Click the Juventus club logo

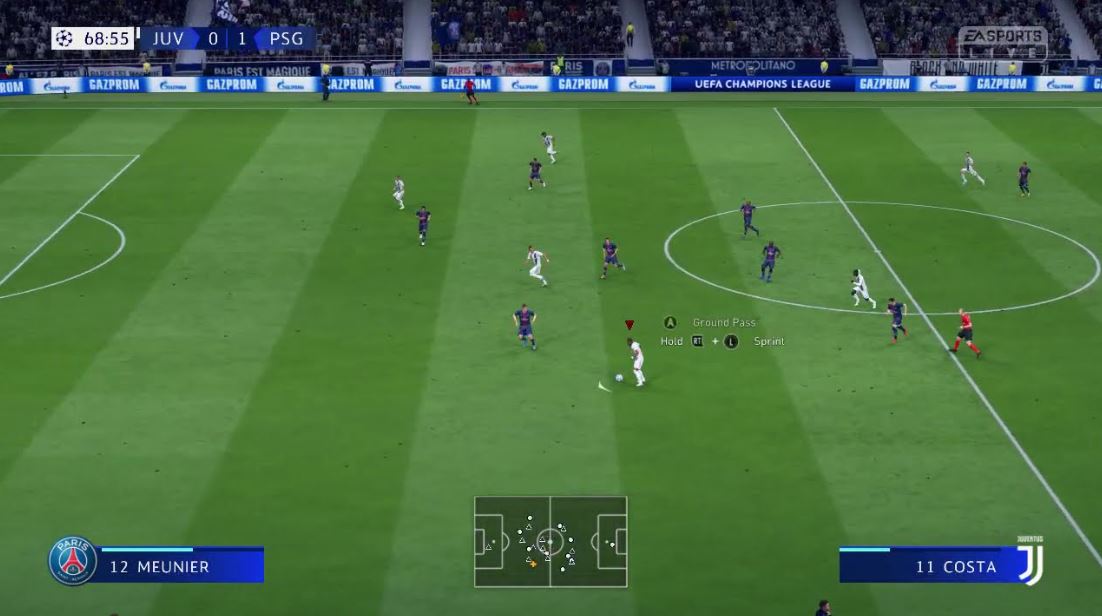(1029, 560)
